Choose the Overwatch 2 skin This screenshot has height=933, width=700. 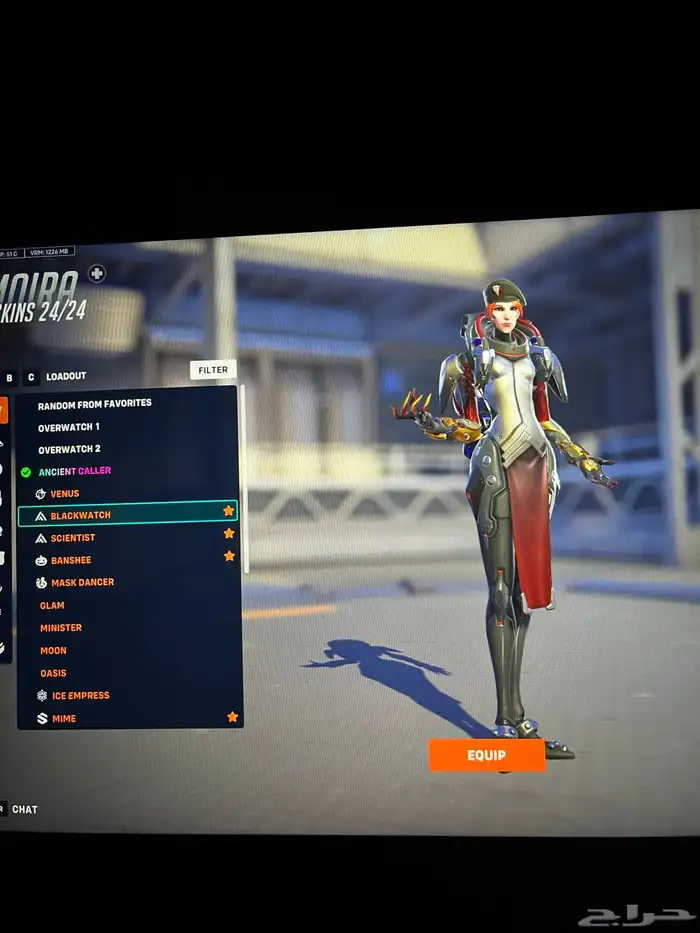click(x=69, y=450)
